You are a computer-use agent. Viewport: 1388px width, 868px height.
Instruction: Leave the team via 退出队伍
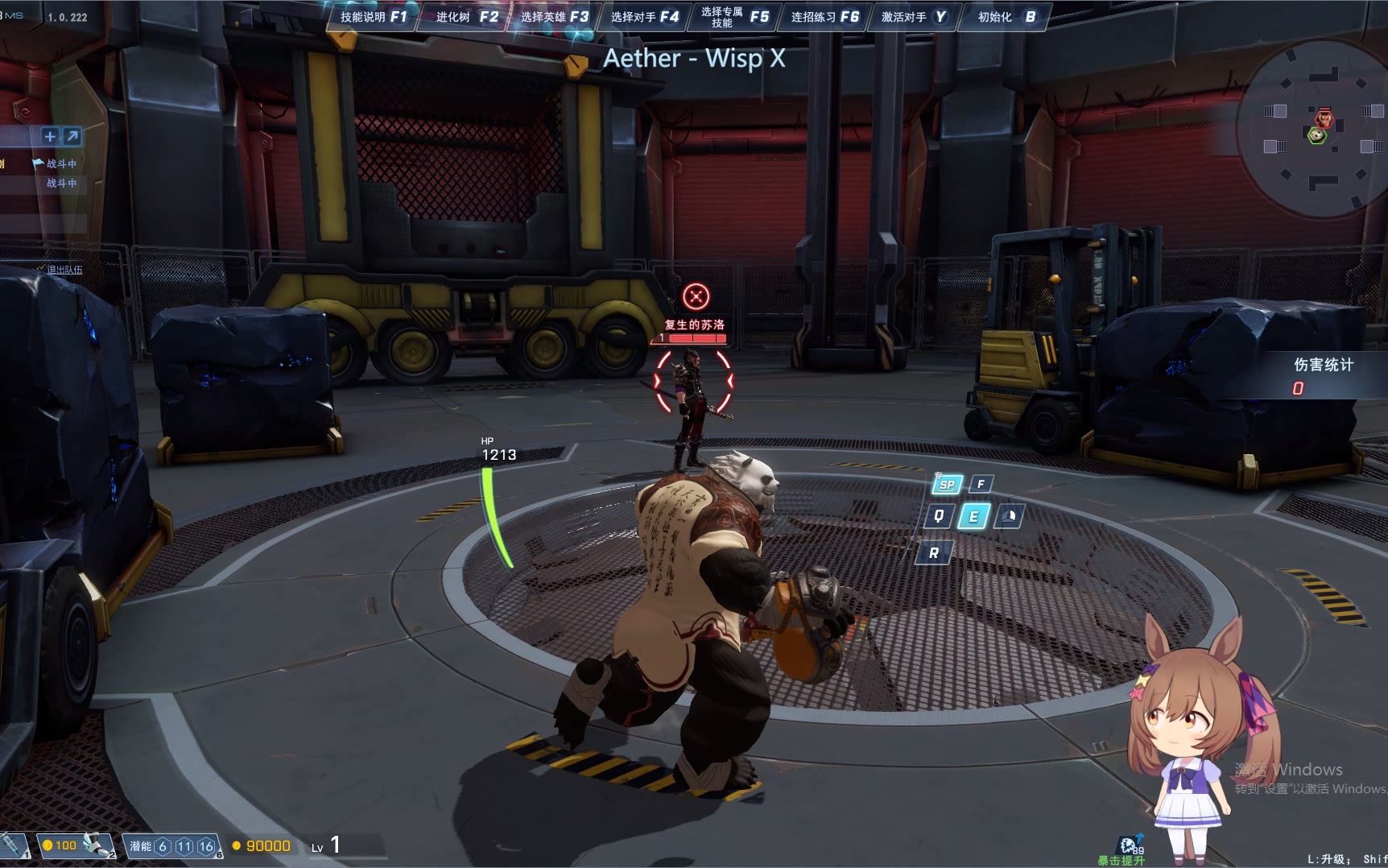(64, 270)
